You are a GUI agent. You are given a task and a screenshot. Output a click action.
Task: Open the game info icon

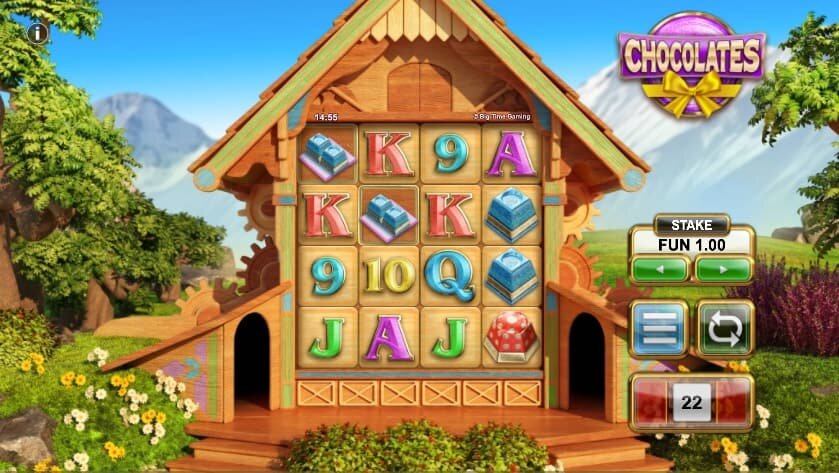click(39, 33)
